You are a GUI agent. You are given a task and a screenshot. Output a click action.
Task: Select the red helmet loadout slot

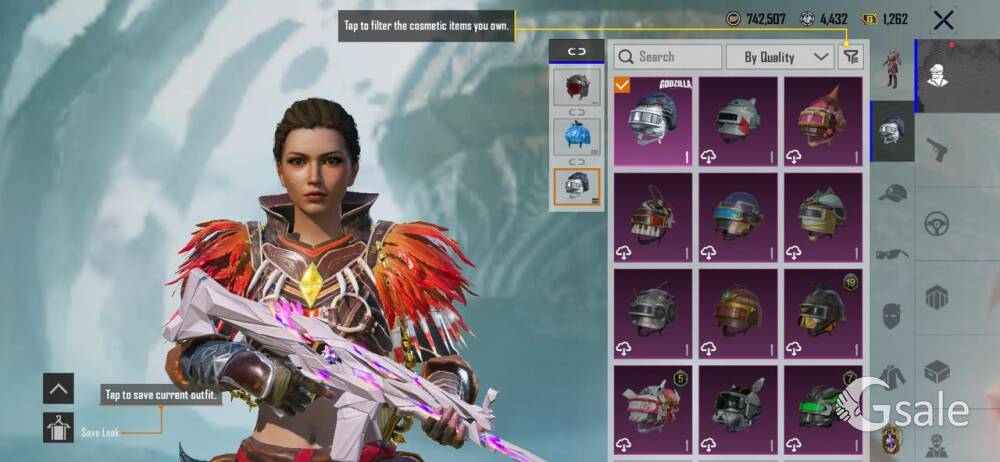(x=577, y=88)
